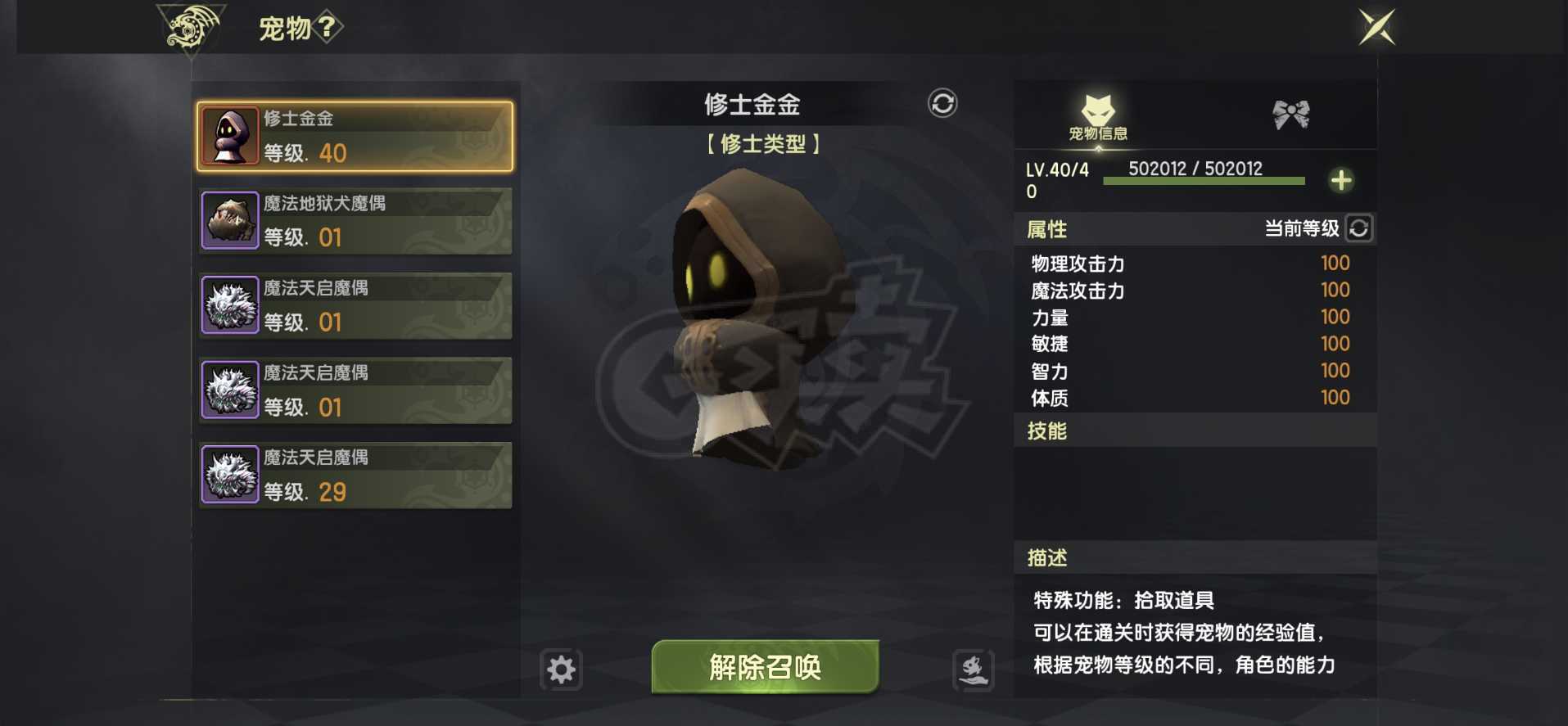Click the hooded pet model preview
This screenshot has width=1568, height=726.
pos(753,327)
